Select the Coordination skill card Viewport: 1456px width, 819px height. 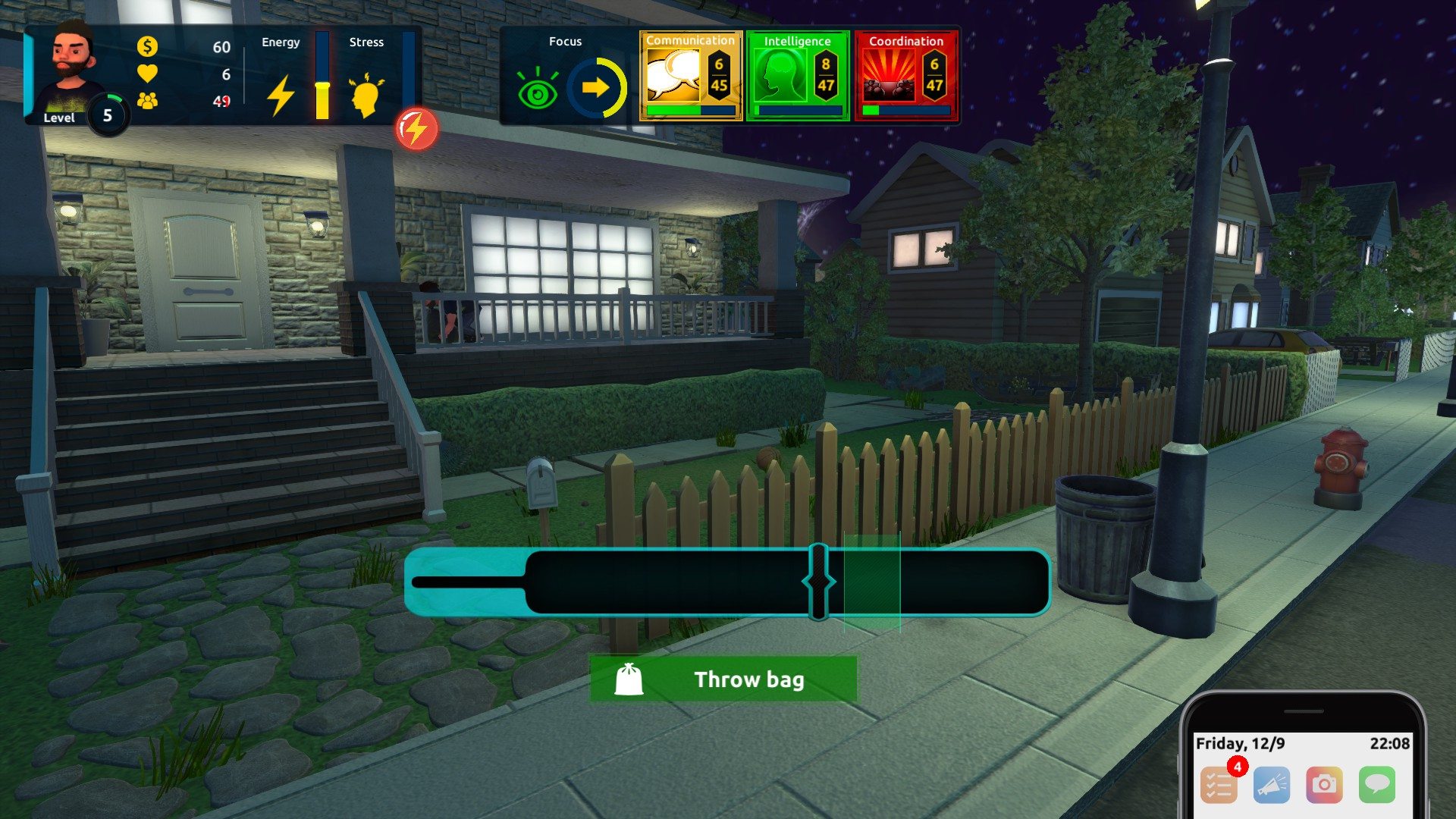pos(906,76)
